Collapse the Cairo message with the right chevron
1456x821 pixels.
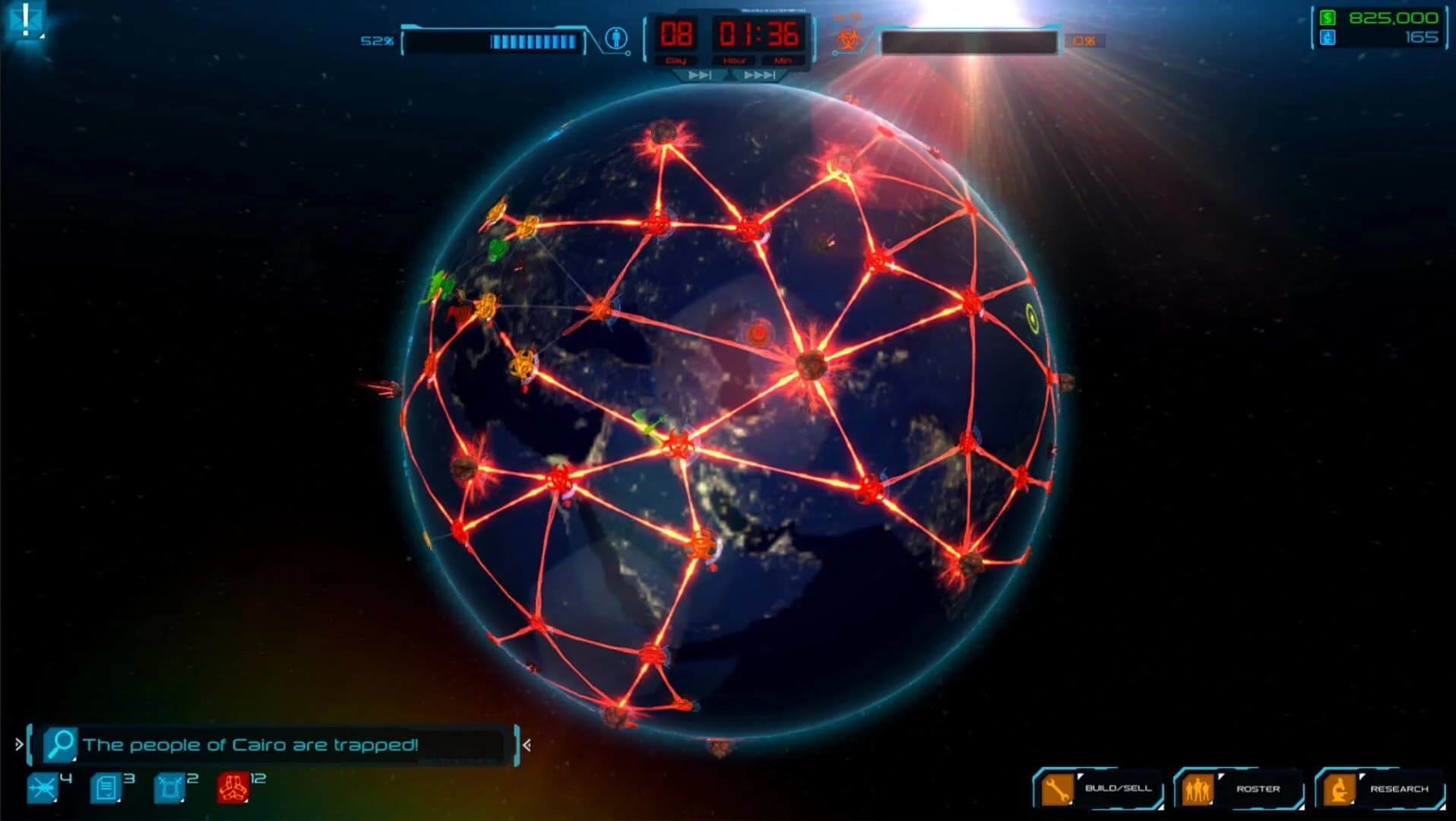click(526, 745)
